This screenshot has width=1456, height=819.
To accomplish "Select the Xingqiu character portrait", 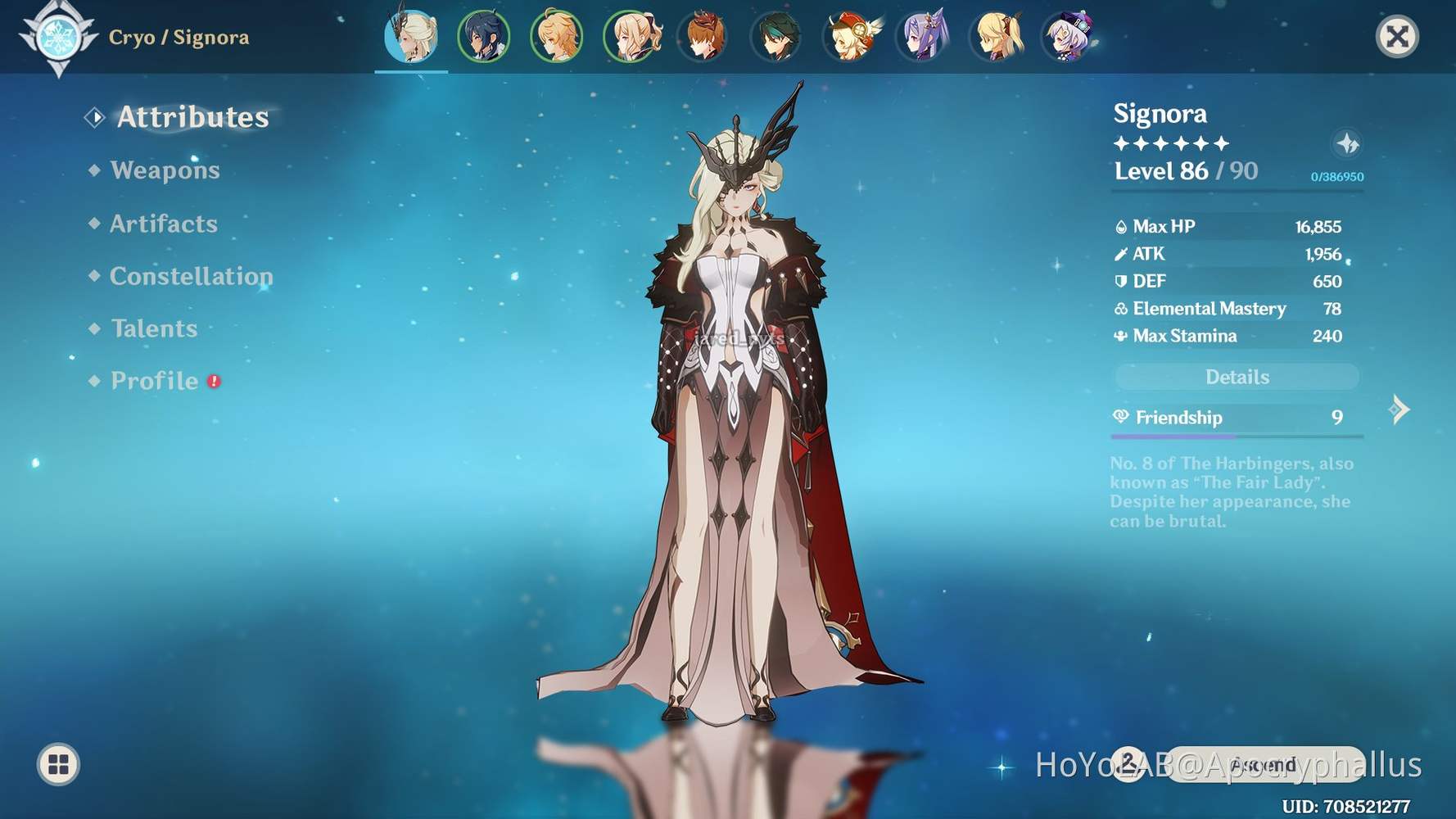I will point(485,36).
